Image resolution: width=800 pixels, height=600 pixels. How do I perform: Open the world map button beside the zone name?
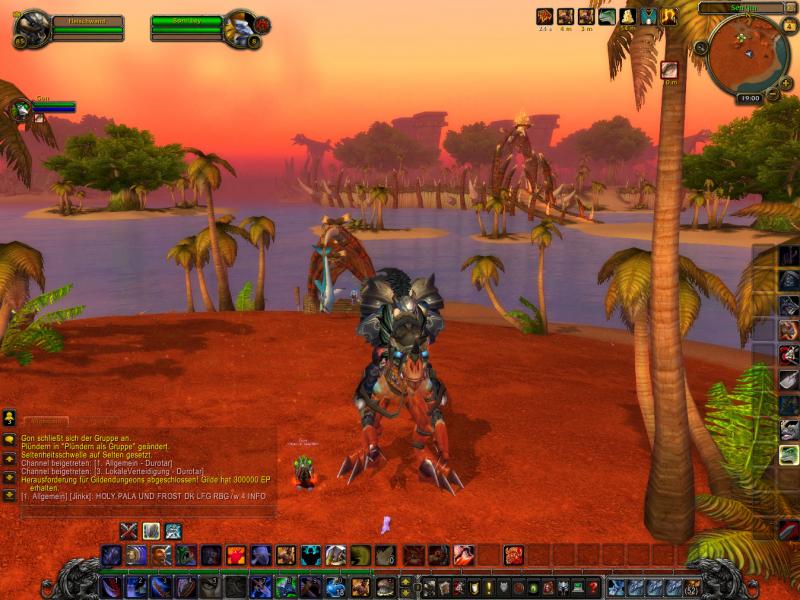point(790,7)
